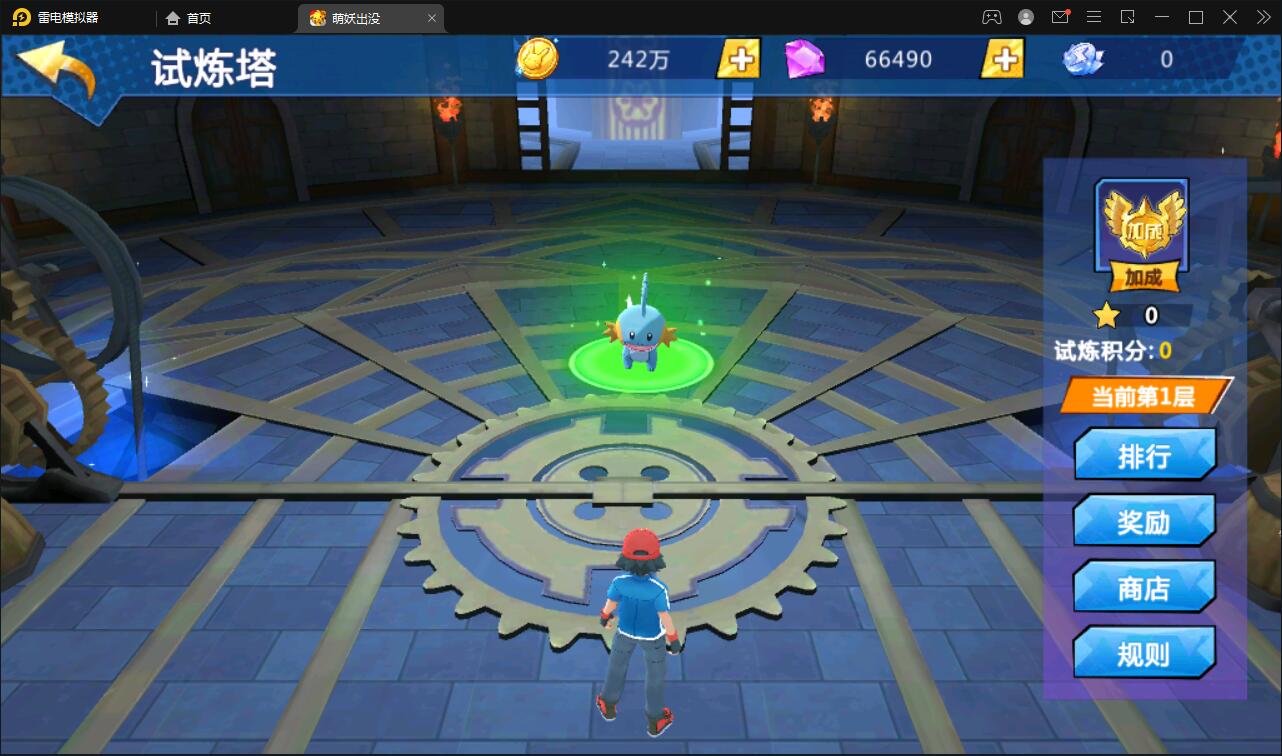Screen dimensions: 1282x756
Task: Close the 萌妖出没 emulator tab
Action: point(432,18)
